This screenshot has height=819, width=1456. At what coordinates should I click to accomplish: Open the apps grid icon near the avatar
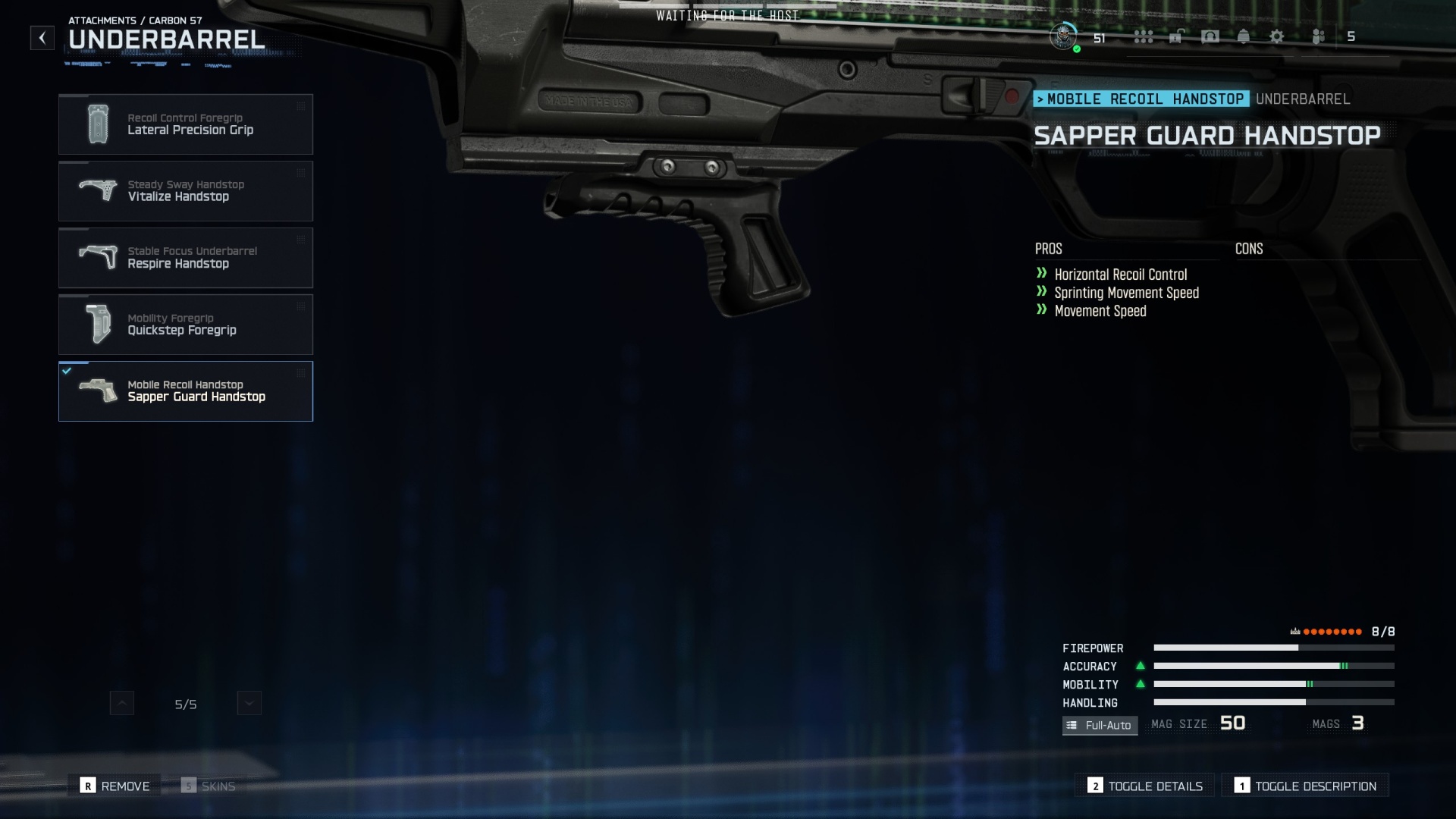click(1144, 36)
